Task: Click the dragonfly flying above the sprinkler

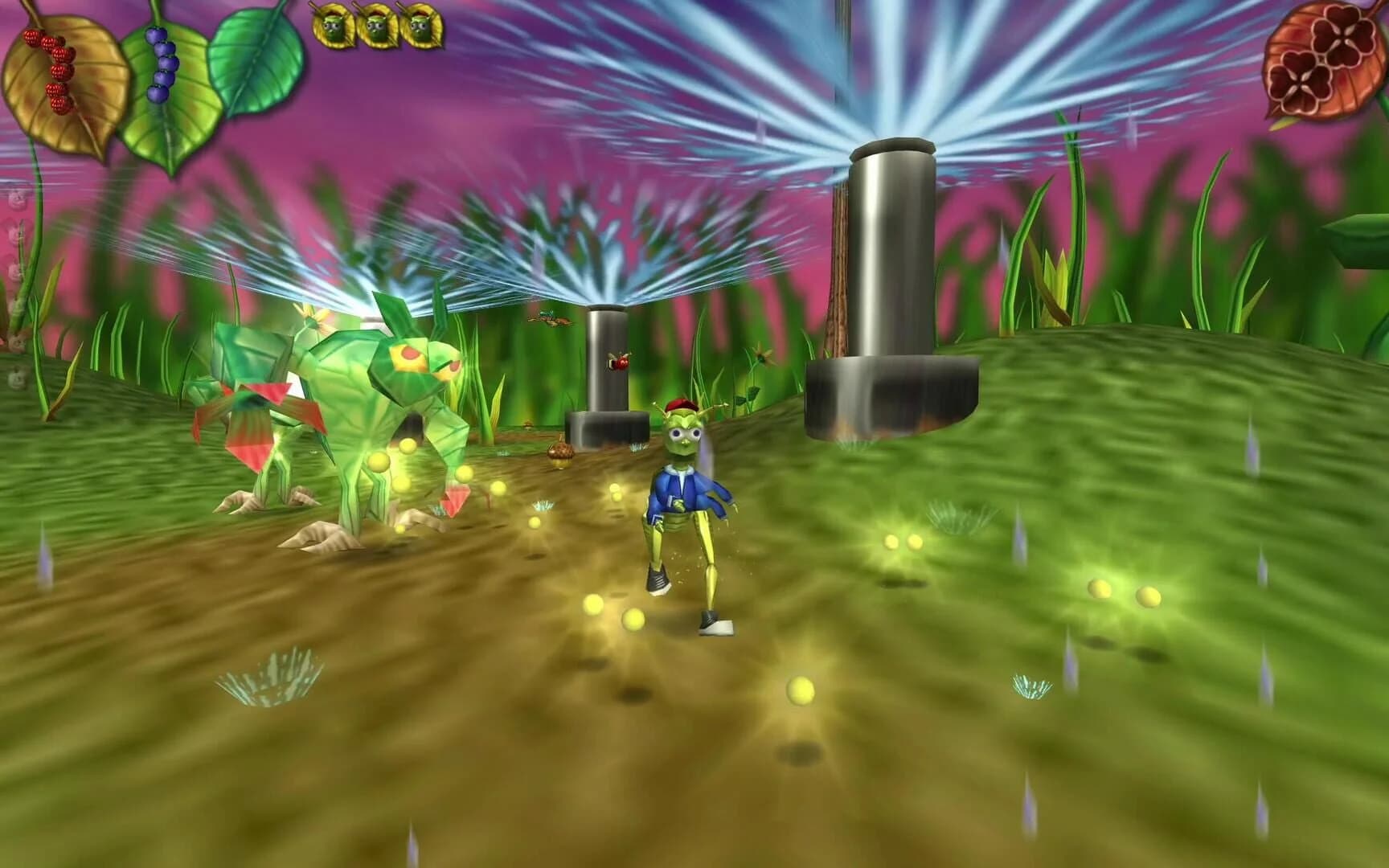Action: [551, 317]
